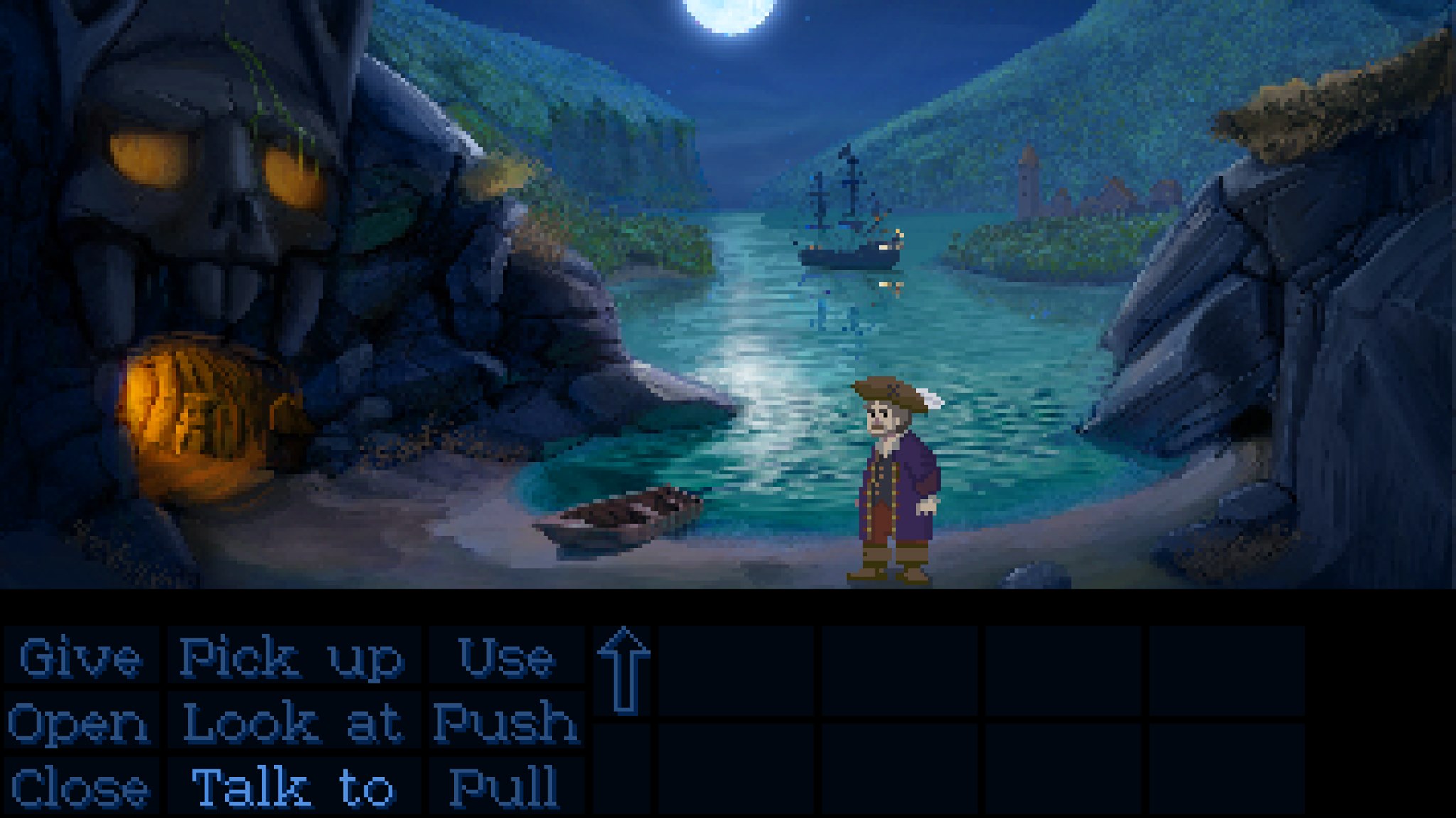The width and height of the screenshot is (1456, 818).
Task: Activate the Use verb
Action: tap(506, 657)
